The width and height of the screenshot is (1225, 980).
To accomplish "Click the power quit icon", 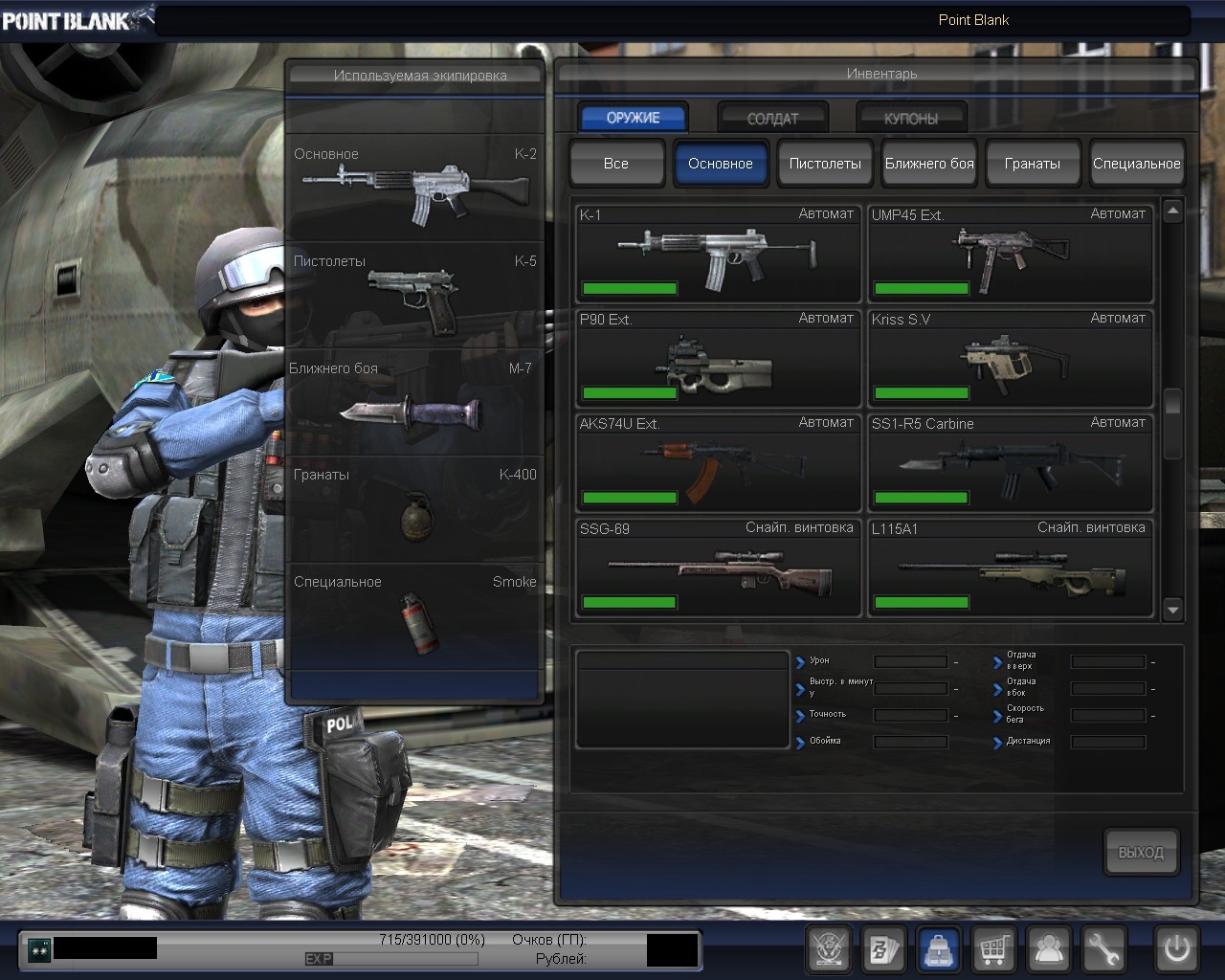I will pyautogui.click(x=1176, y=949).
